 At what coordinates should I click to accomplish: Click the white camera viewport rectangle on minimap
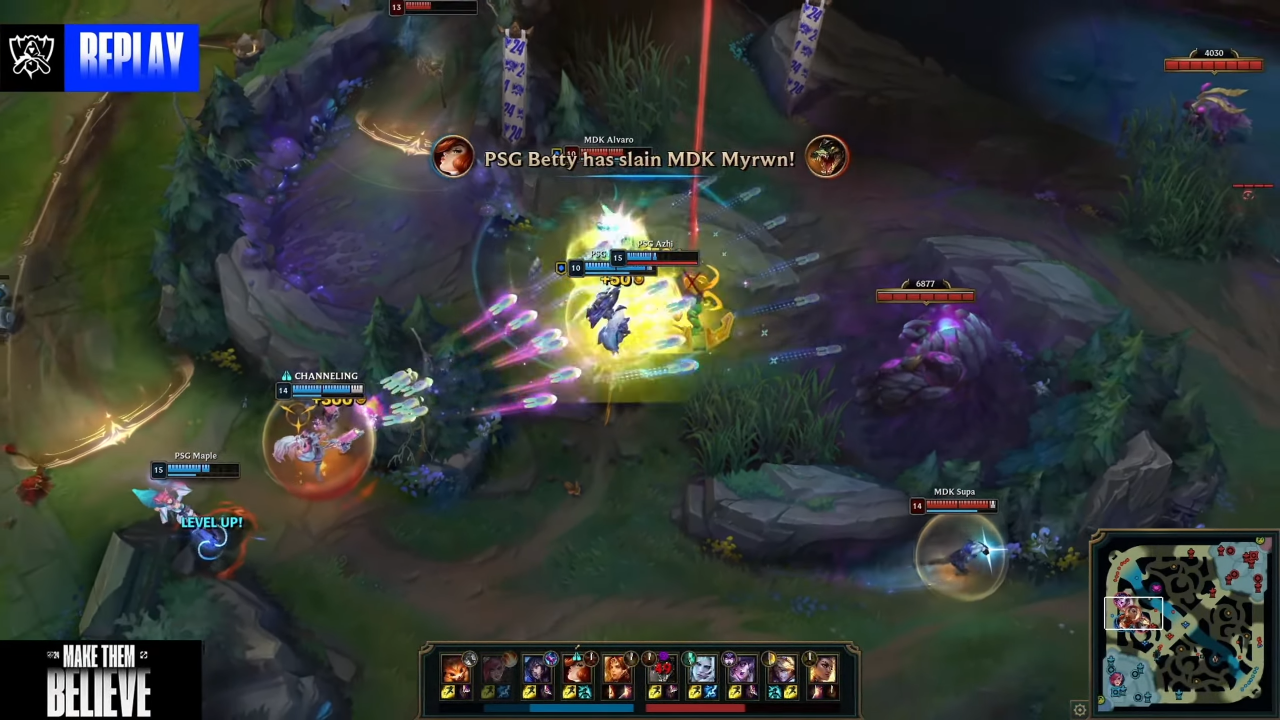1134,612
